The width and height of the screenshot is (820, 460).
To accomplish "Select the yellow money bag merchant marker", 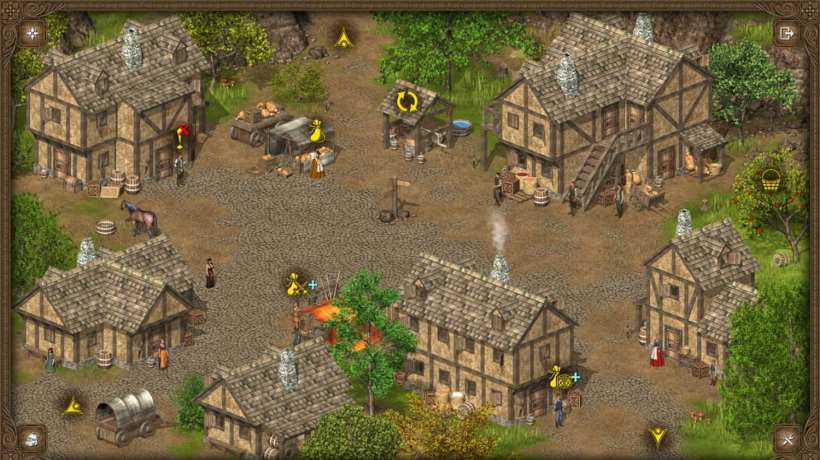I will pyautogui.click(x=317, y=131).
